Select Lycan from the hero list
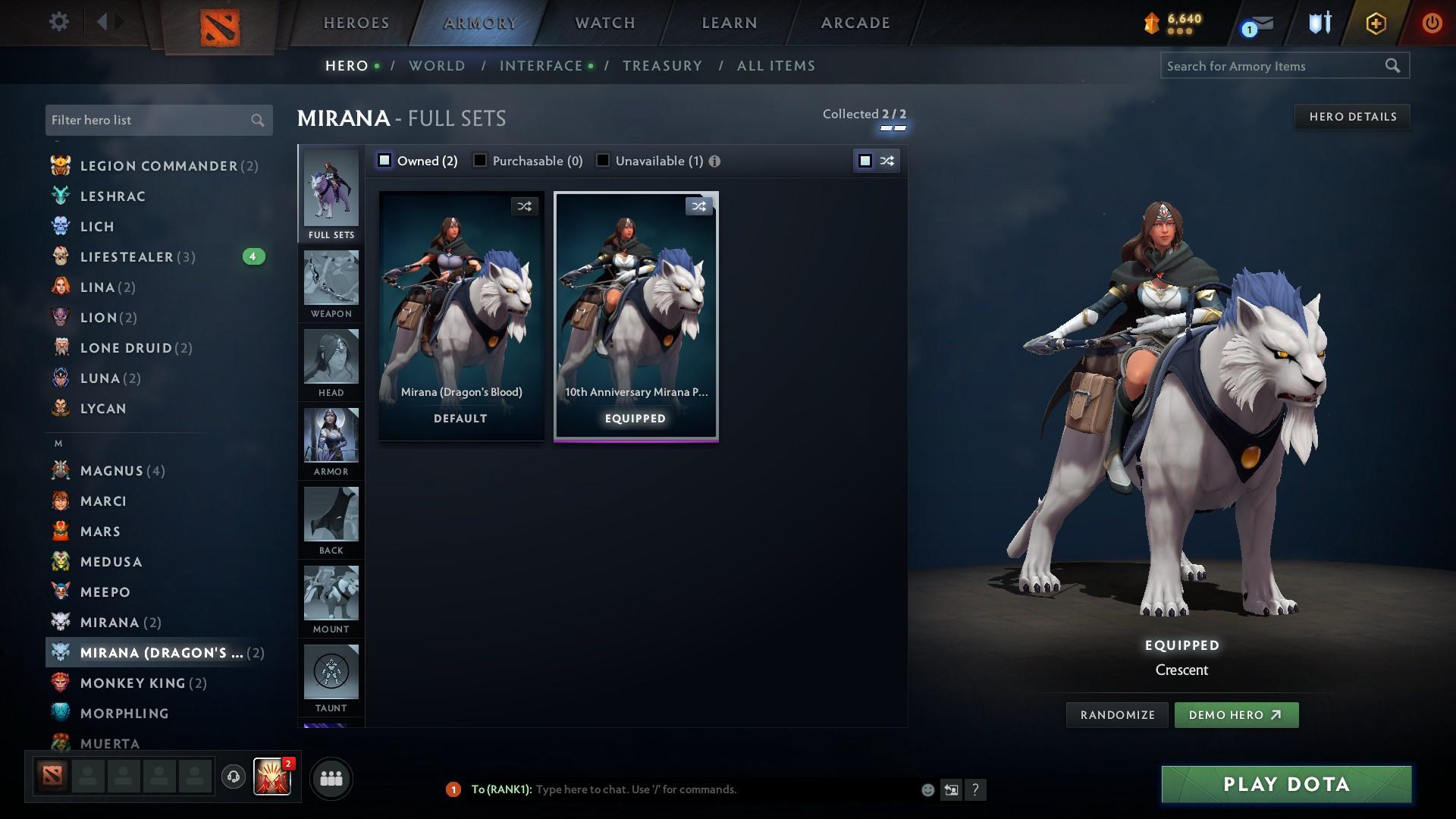This screenshot has height=819, width=1456. (x=102, y=409)
